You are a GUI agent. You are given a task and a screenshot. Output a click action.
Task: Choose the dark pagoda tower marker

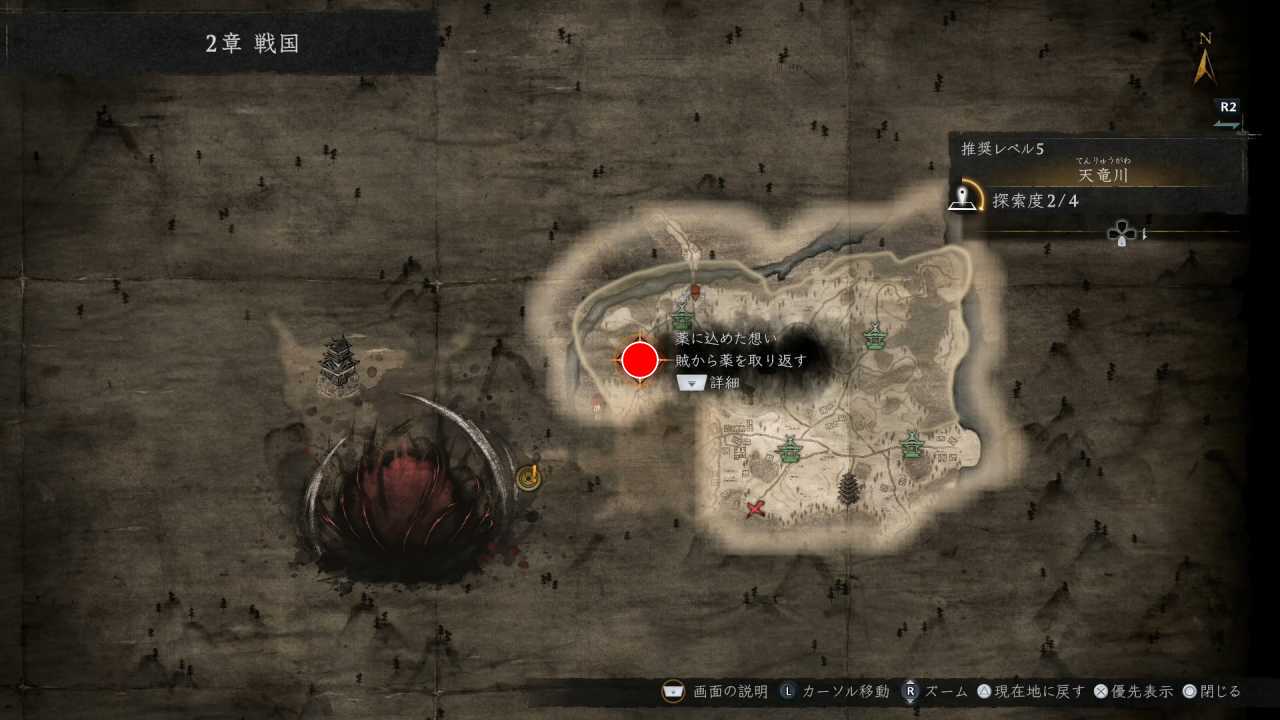[x=849, y=488]
